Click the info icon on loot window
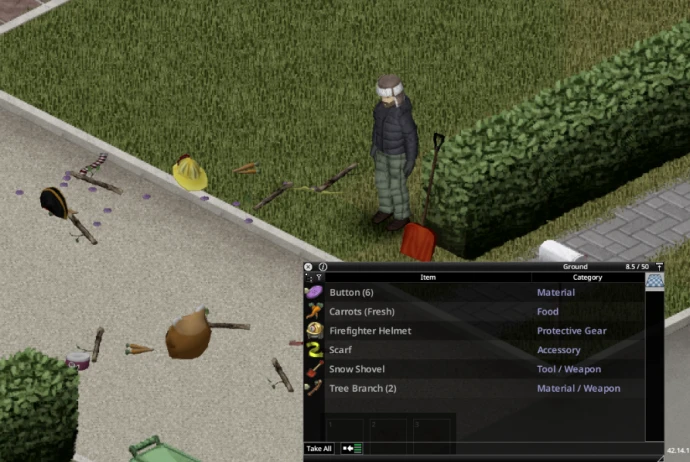The image size is (690, 462). [x=323, y=267]
